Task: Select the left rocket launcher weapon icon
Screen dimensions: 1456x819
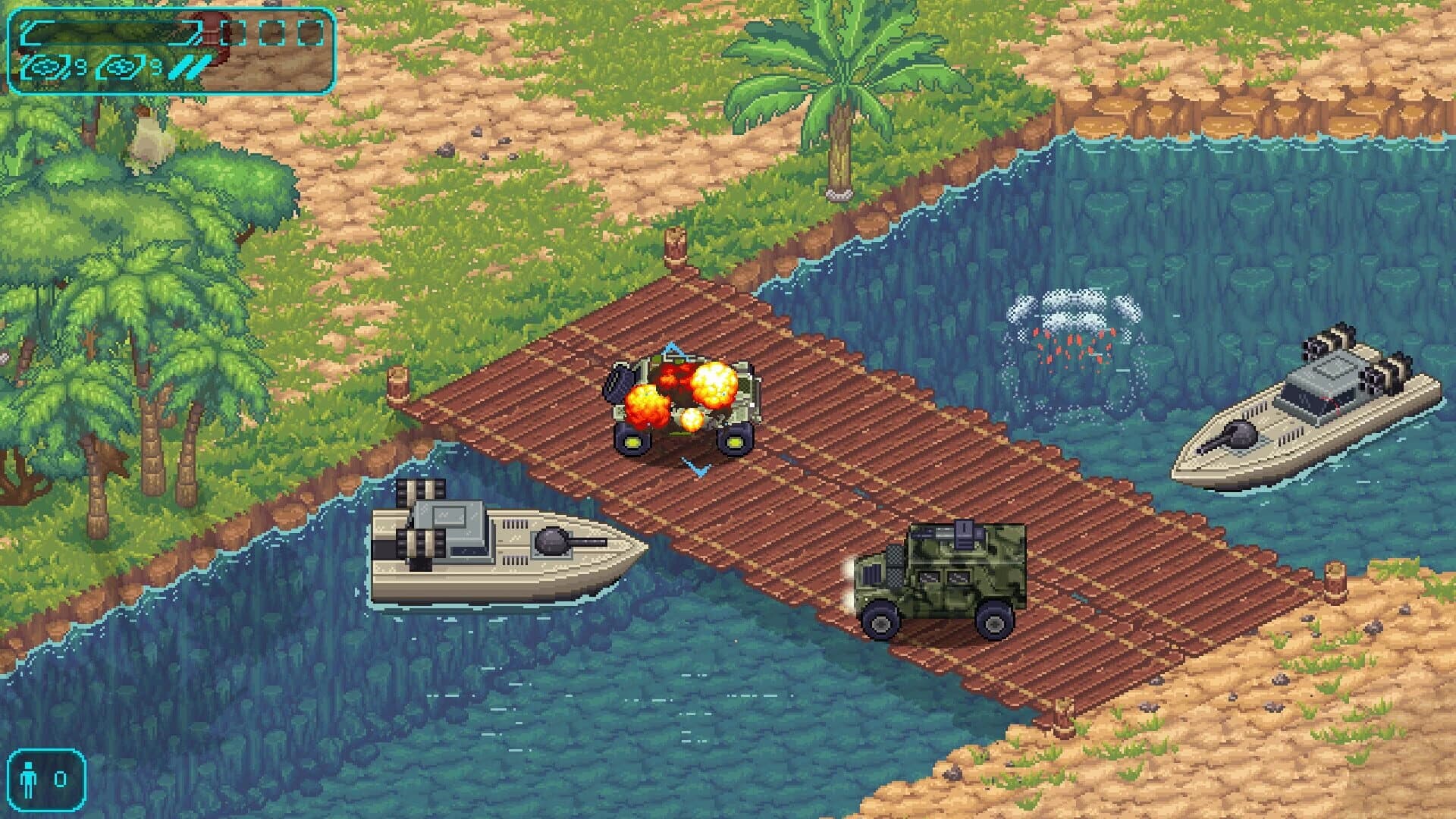Action: (x=44, y=68)
